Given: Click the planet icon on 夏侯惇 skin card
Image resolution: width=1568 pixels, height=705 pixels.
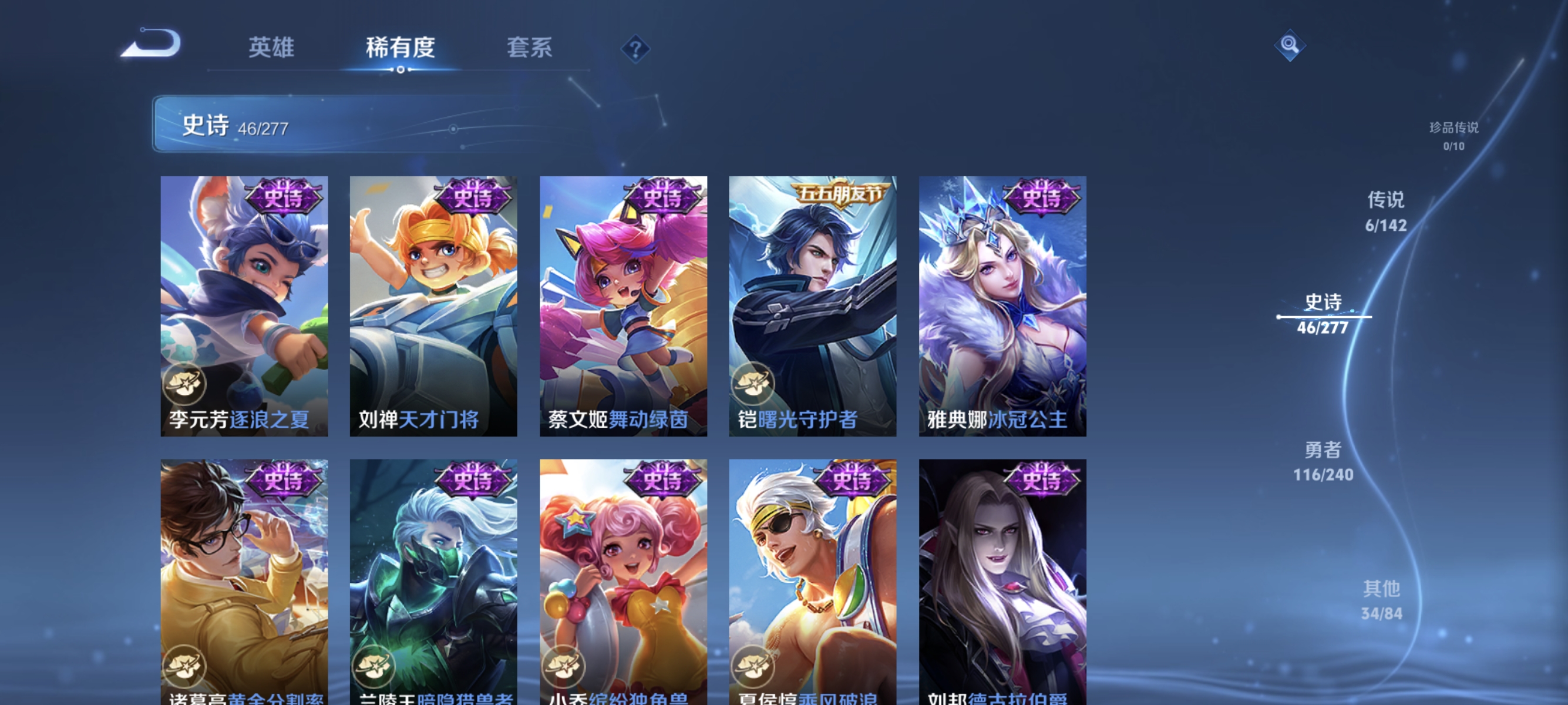Looking at the screenshot, I should pos(754,667).
